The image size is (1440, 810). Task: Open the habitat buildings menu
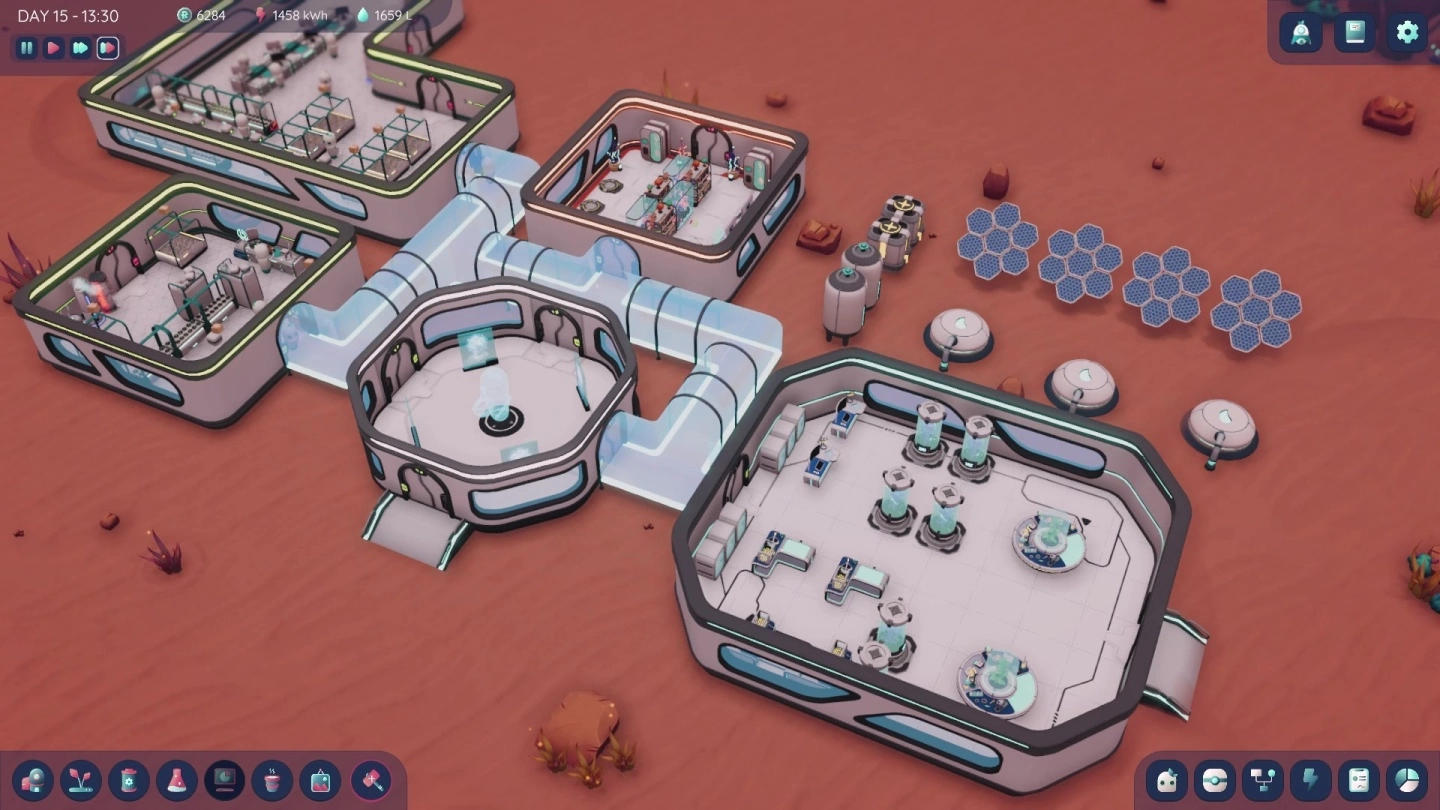[x=32, y=781]
